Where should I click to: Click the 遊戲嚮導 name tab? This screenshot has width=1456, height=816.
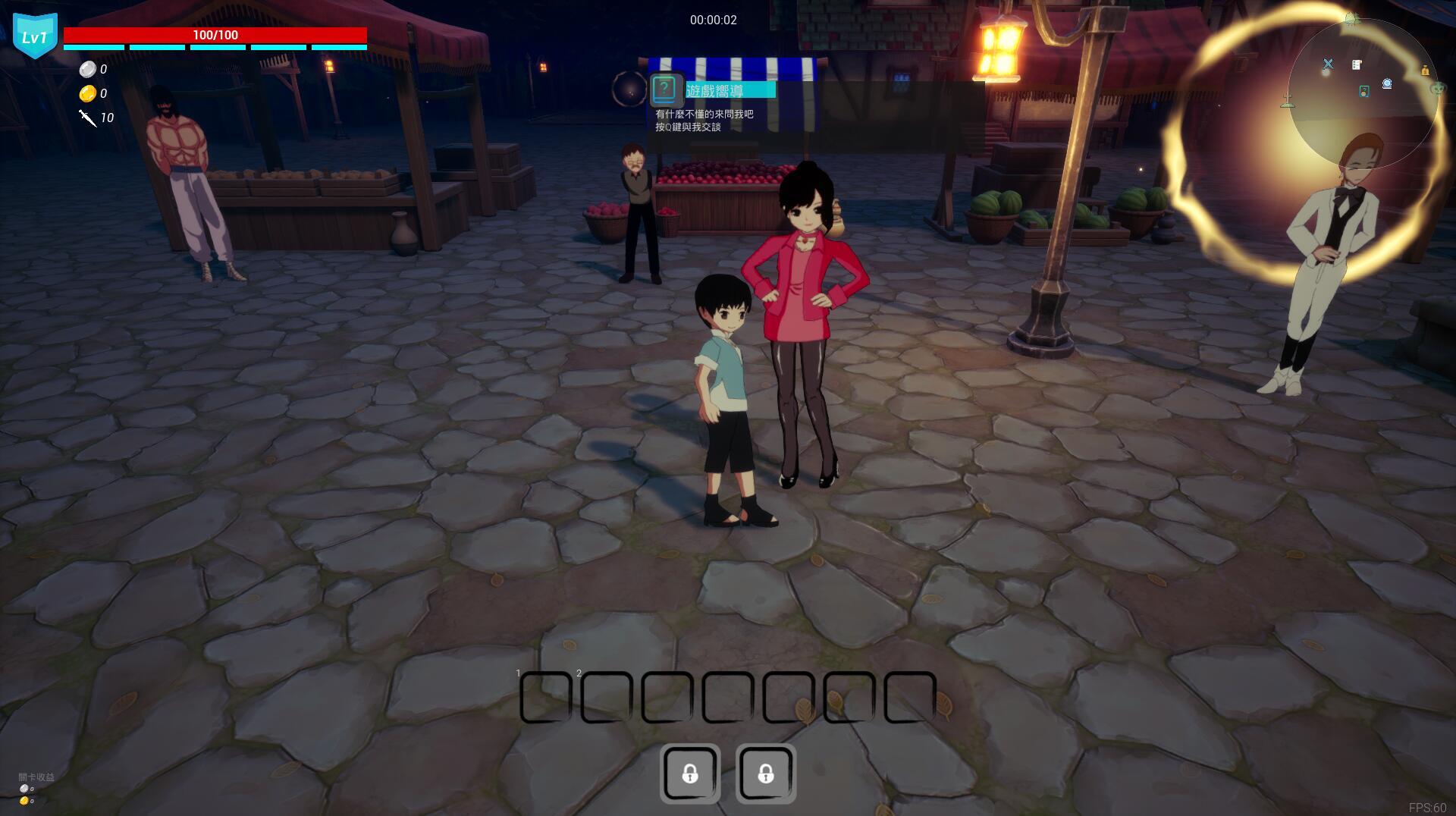[730, 89]
